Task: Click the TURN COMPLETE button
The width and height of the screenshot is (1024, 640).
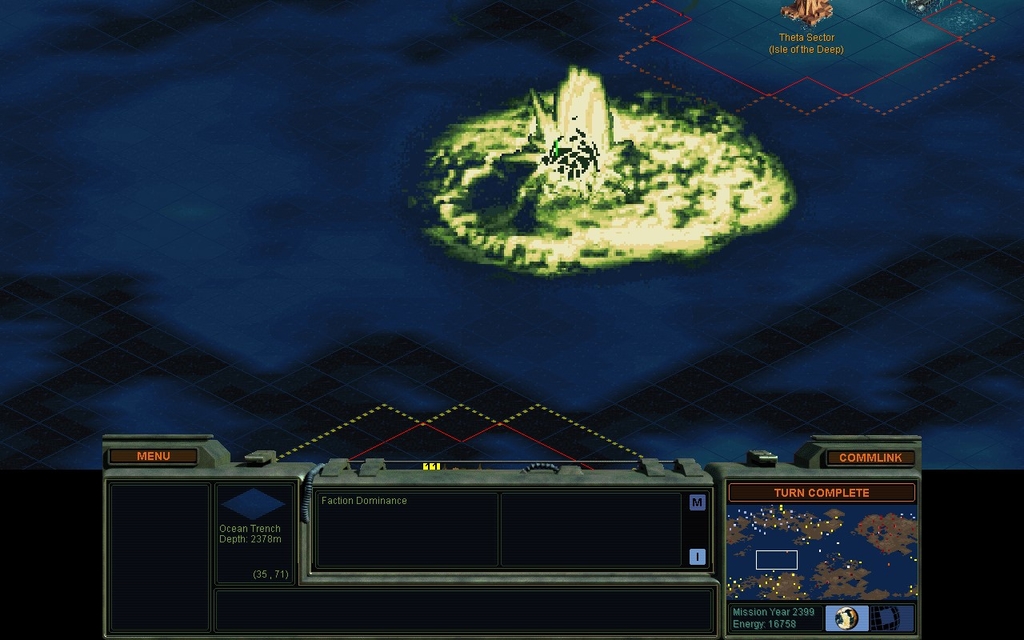Action: (x=821, y=493)
